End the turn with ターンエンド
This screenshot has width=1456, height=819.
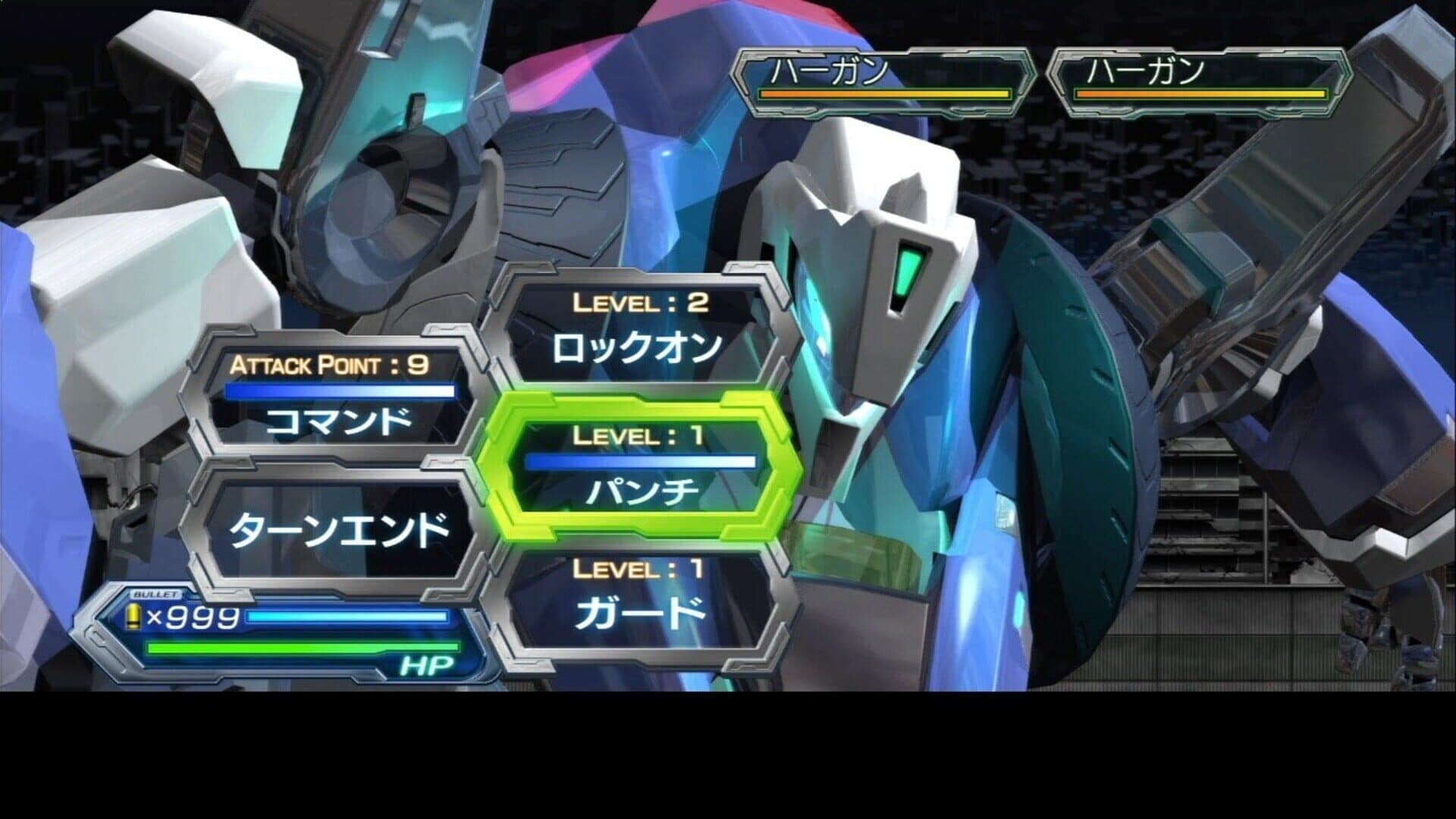tap(339, 529)
